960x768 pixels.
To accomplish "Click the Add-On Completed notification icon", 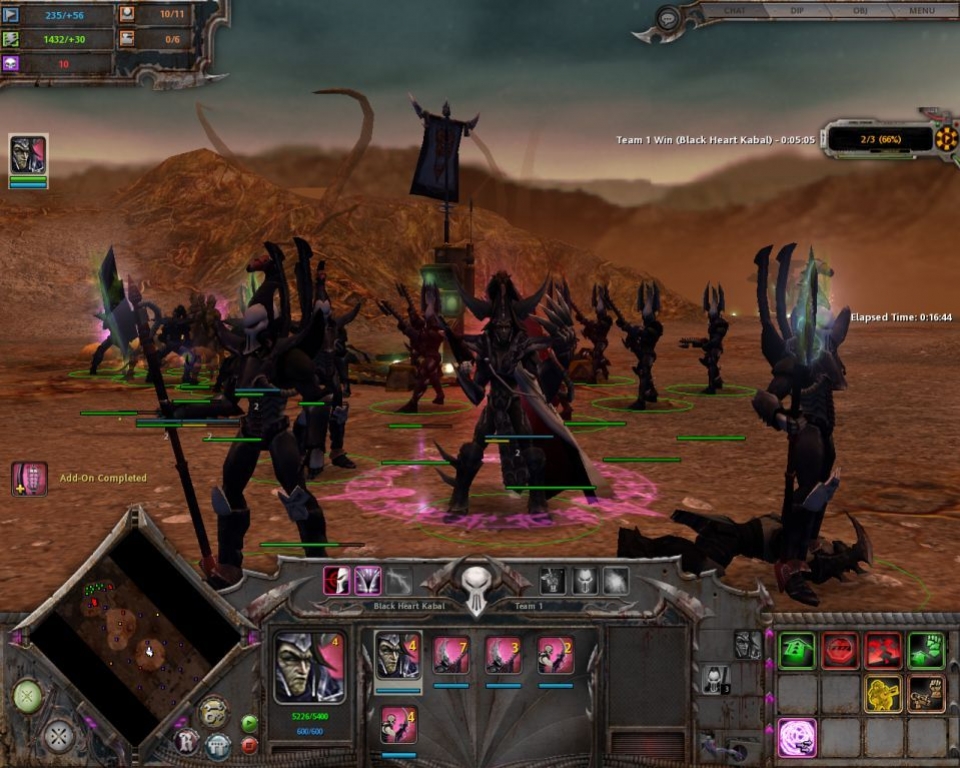I will (29, 479).
